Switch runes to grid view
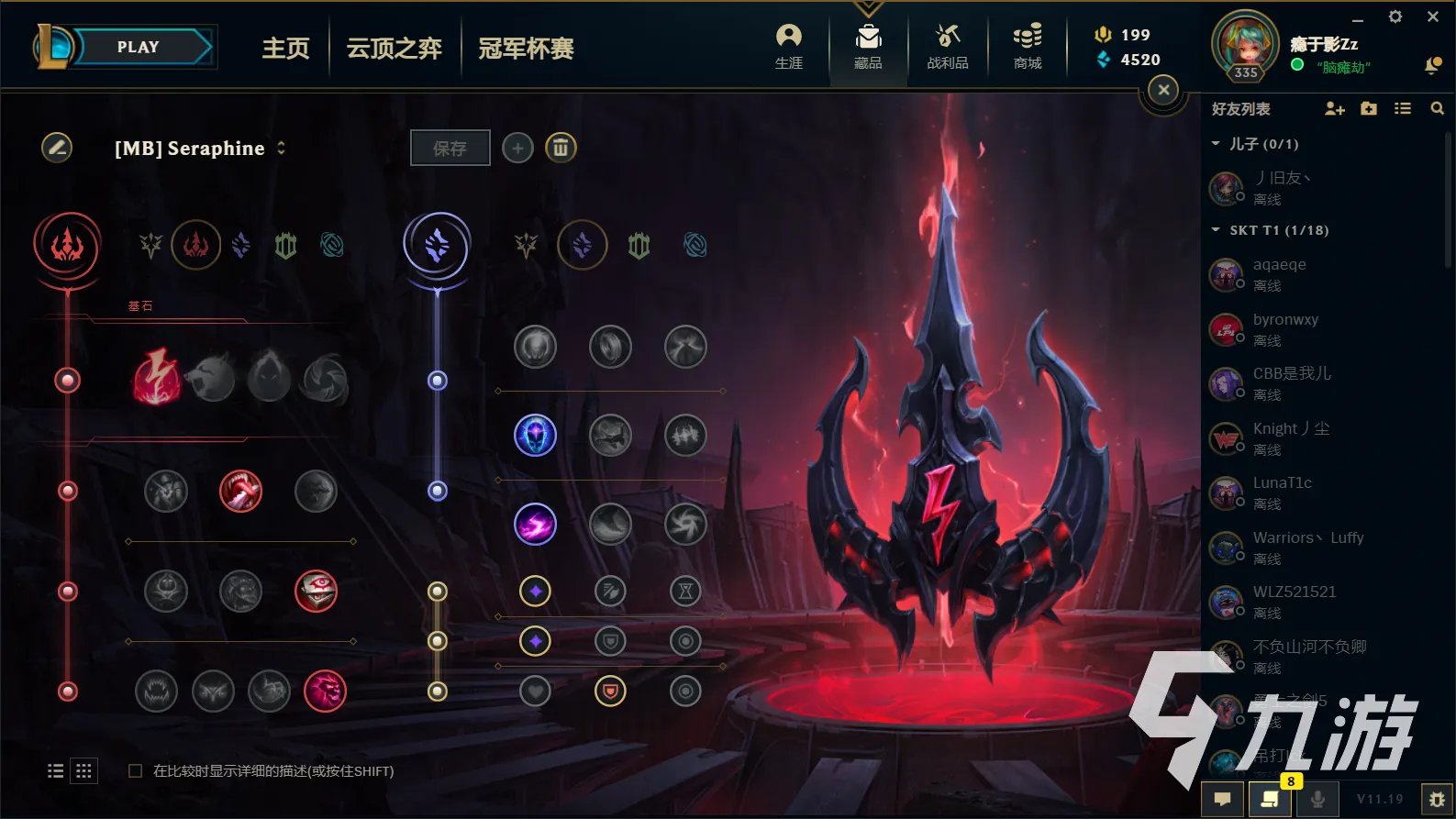This screenshot has width=1456, height=819. [83, 770]
